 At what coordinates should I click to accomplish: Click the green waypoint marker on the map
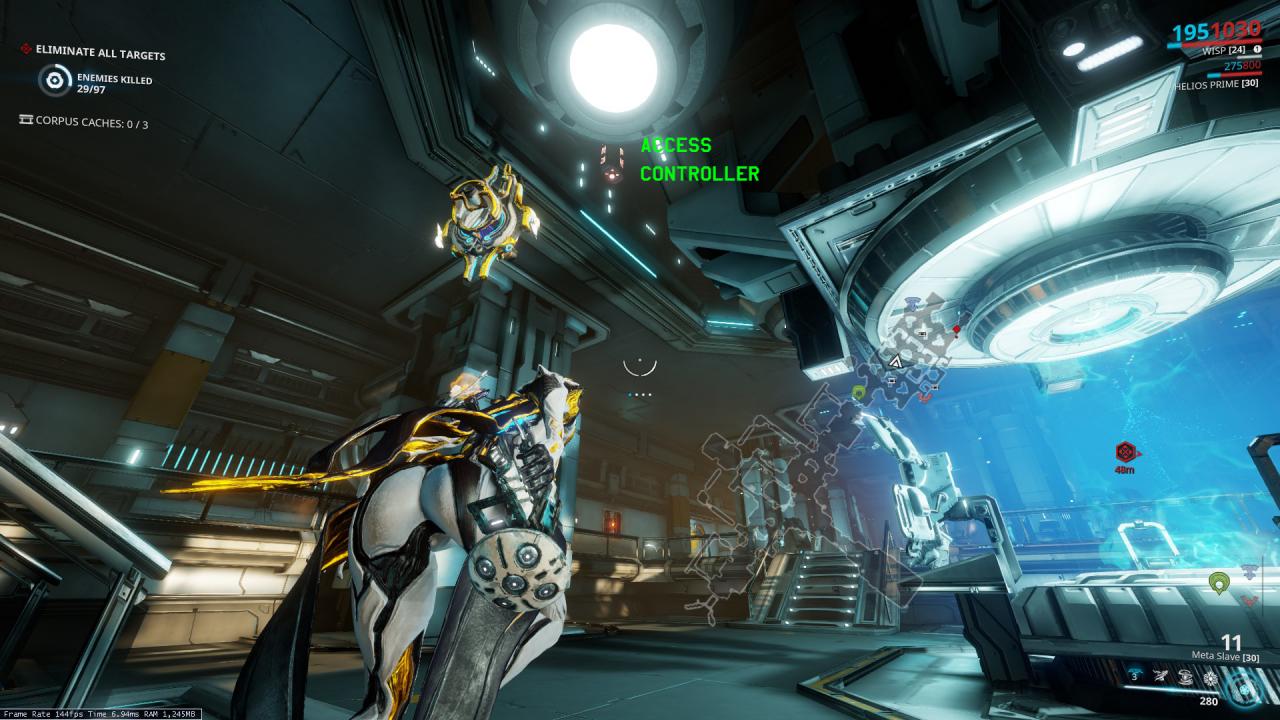tap(858, 392)
